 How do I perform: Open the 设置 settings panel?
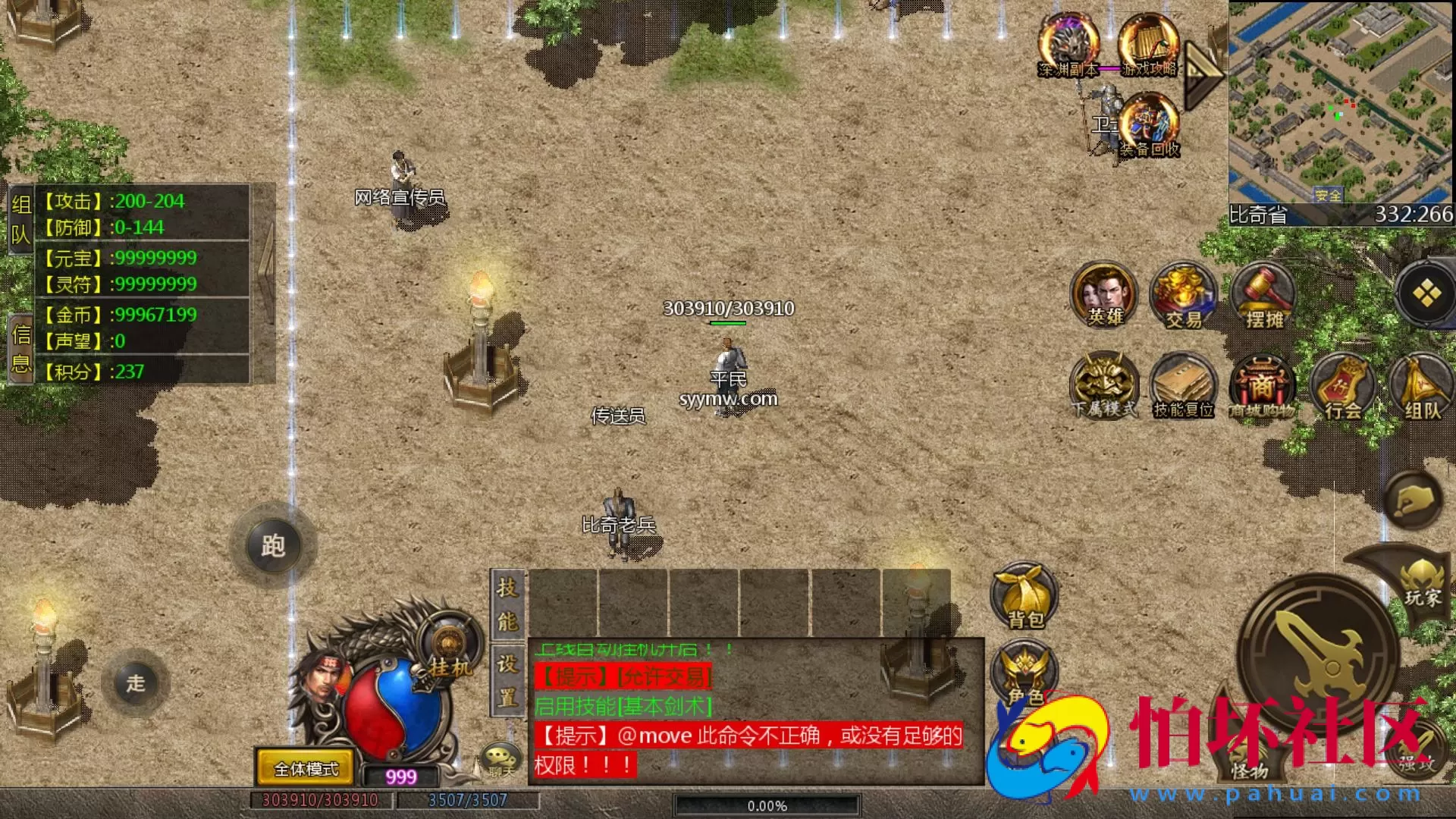point(507,679)
